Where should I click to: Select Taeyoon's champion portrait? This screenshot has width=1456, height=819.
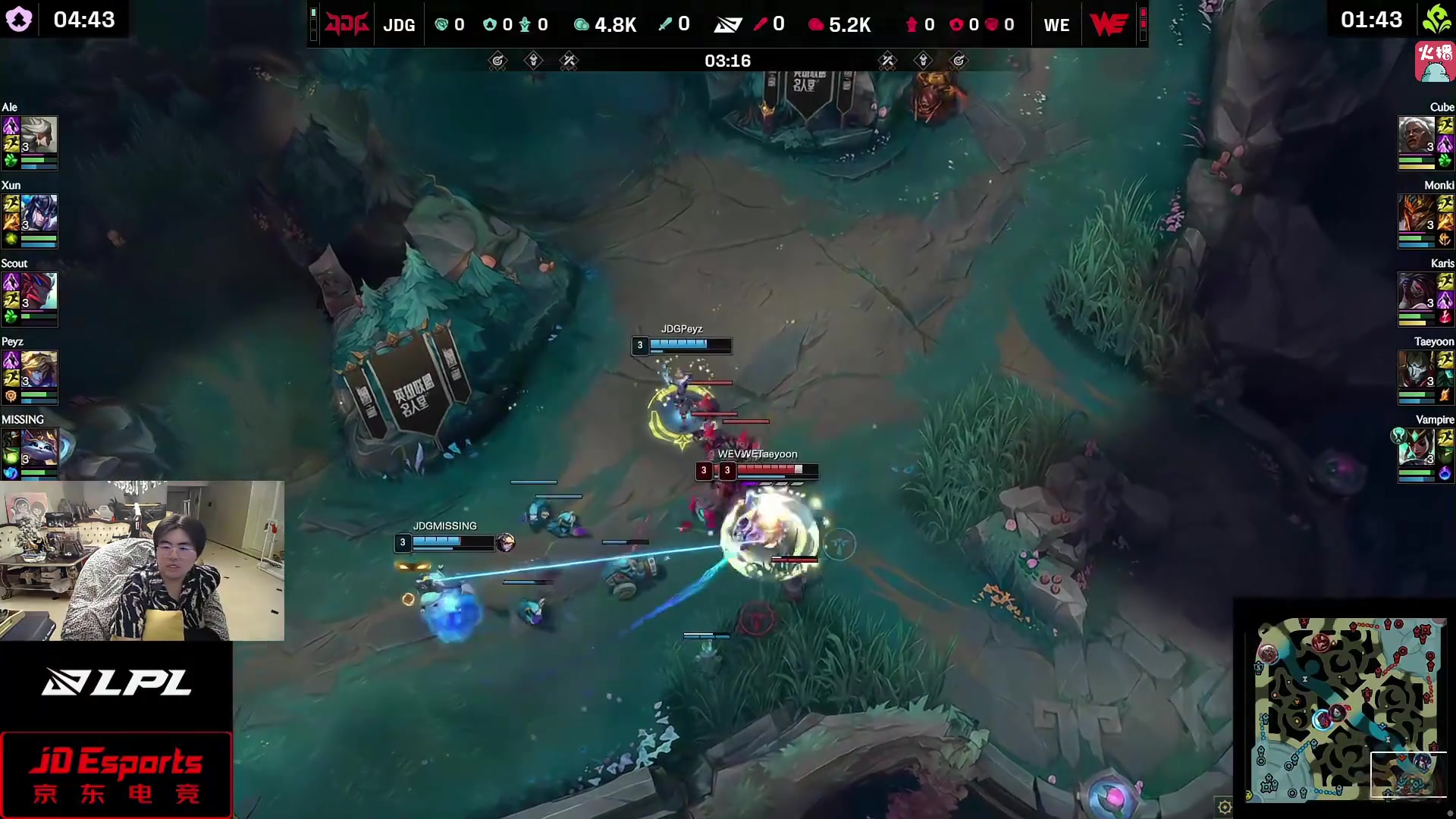pos(1416,370)
